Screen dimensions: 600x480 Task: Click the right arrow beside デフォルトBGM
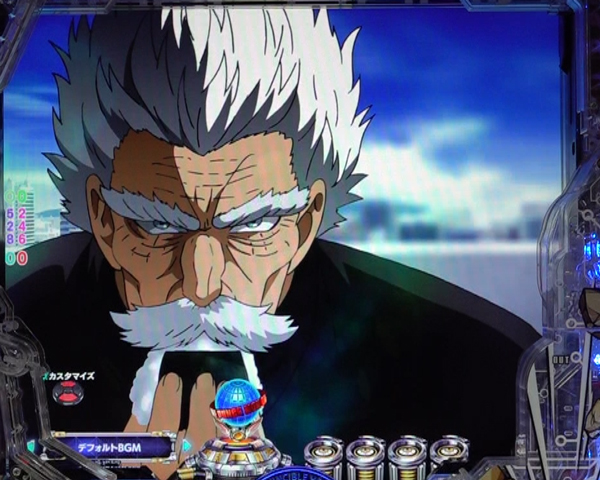click(186, 446)
